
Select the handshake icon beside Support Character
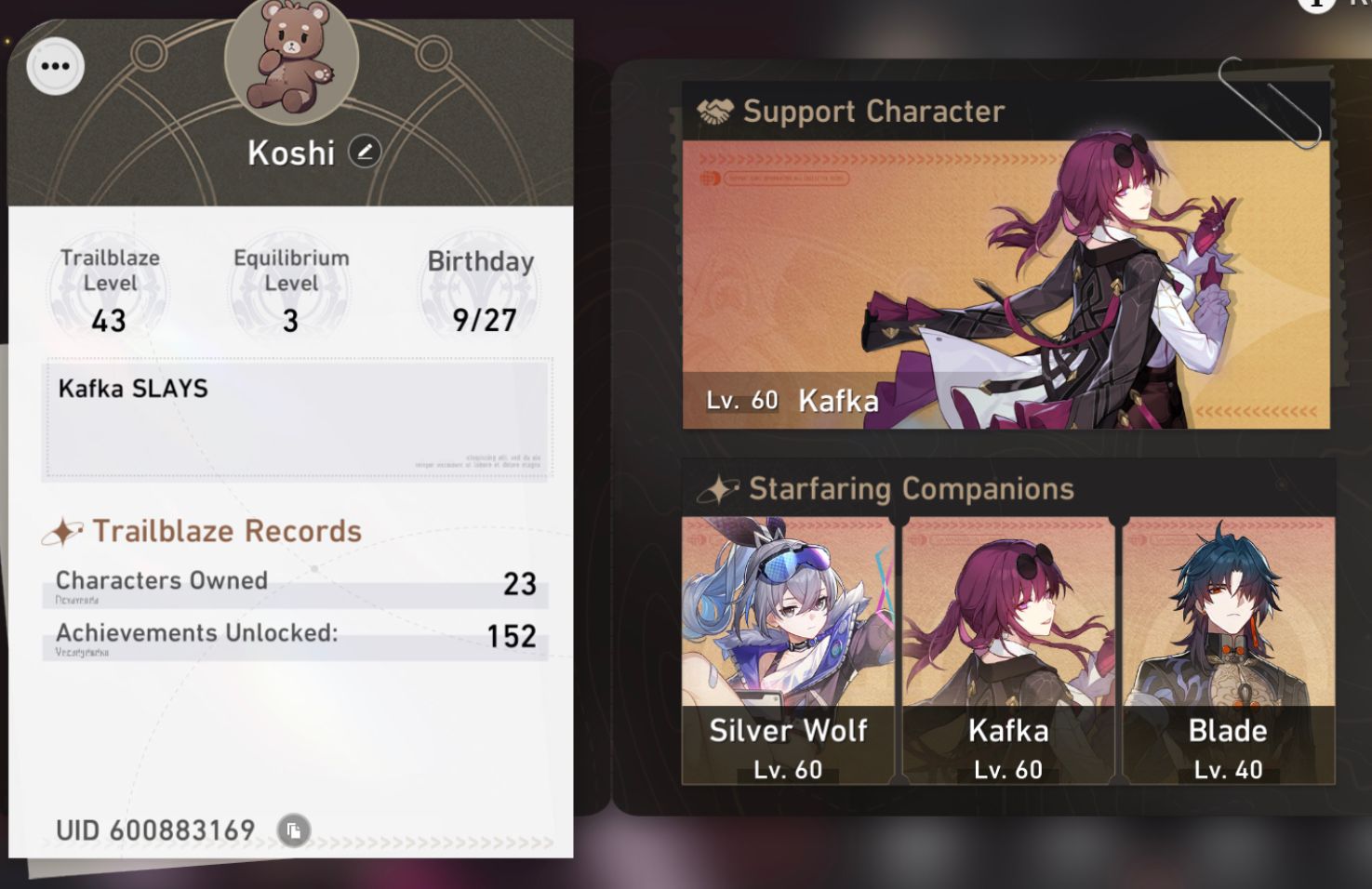[x=713, y=110]
